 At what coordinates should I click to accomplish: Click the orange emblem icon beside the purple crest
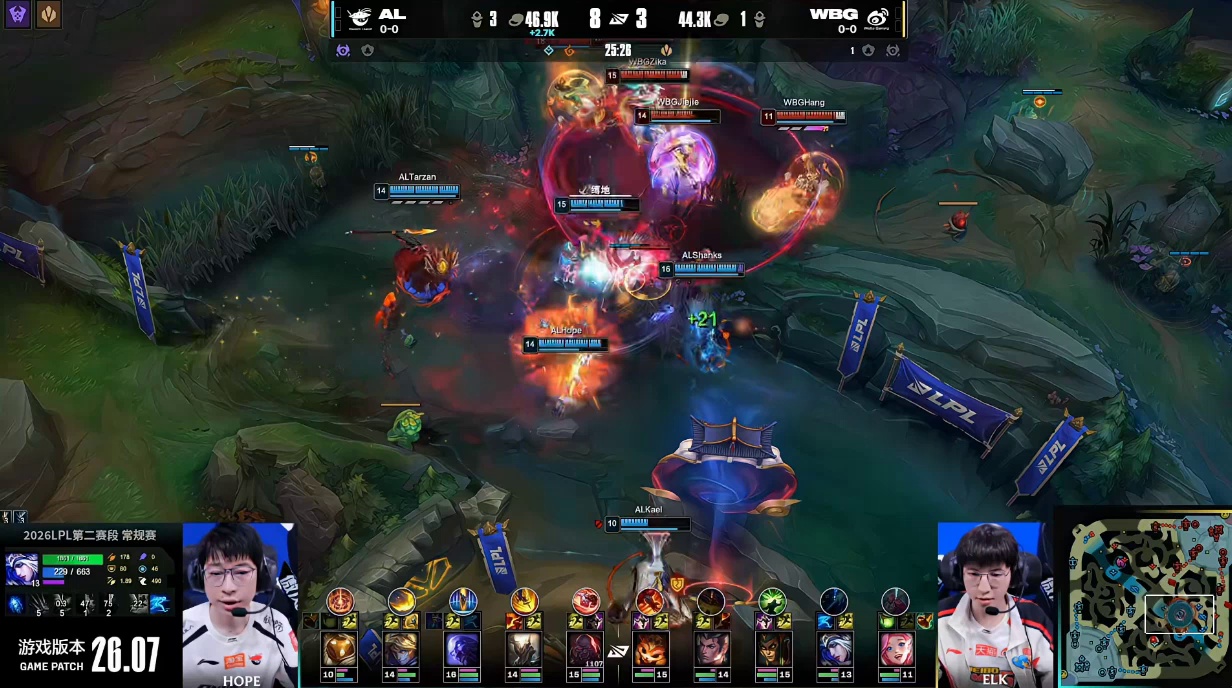[48, 14]
